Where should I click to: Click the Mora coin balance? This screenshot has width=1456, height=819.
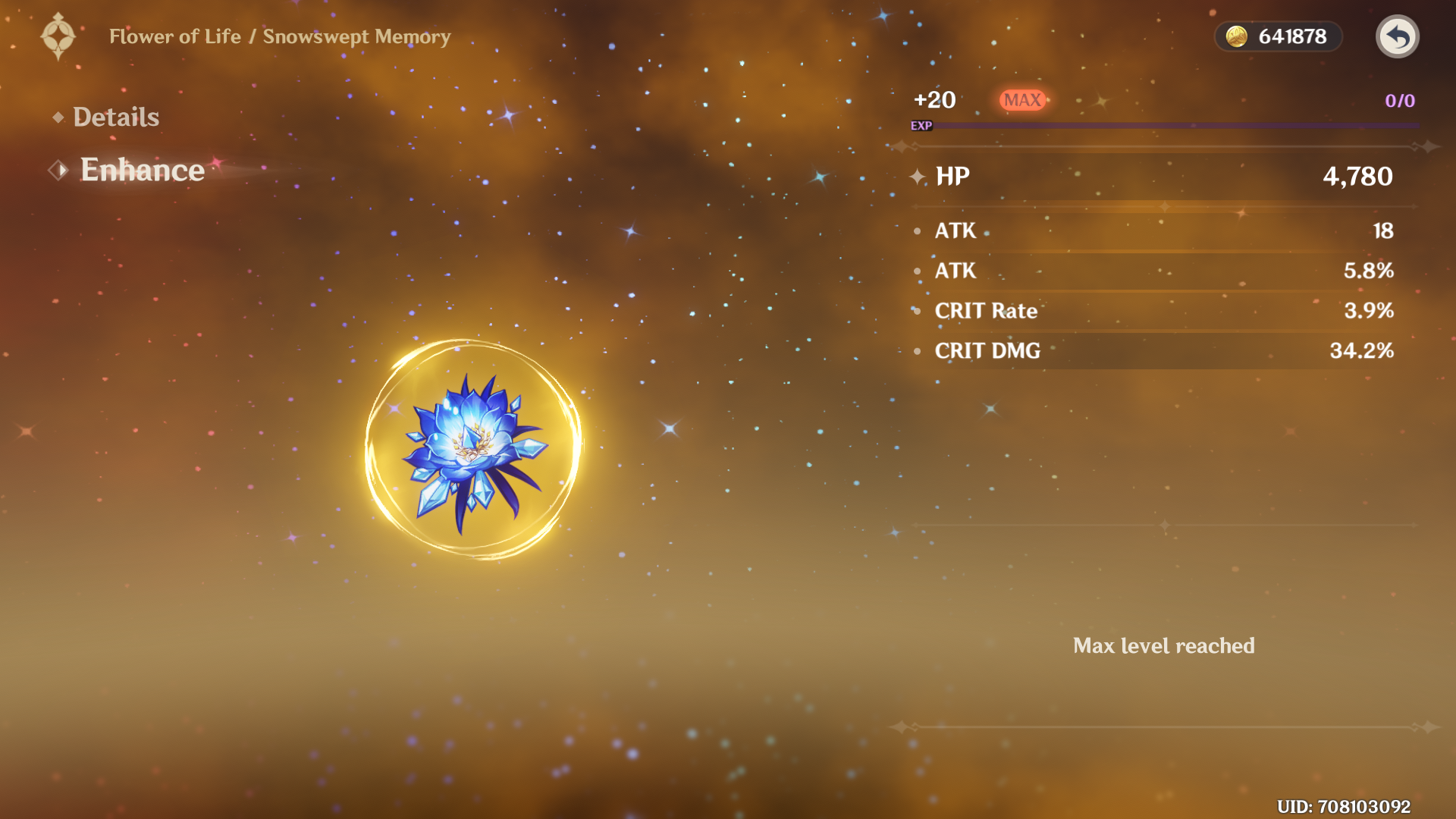(x=1279, y=36)
